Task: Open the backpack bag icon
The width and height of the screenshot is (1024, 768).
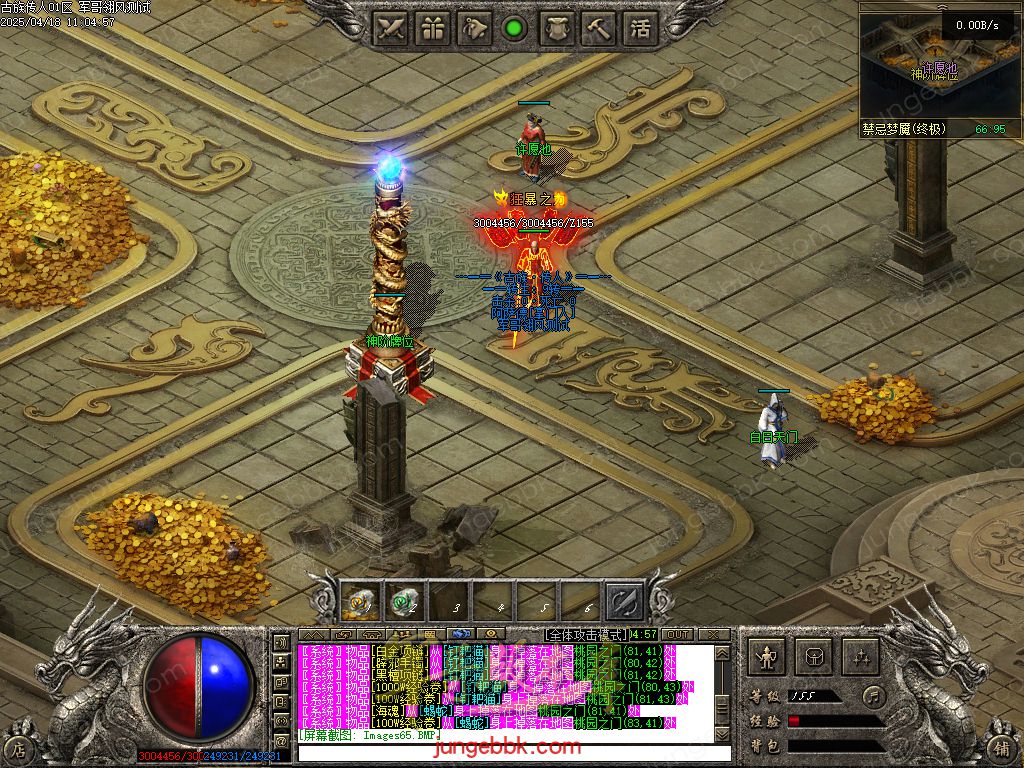Action: pyautogui.click(x=814, y=656)
